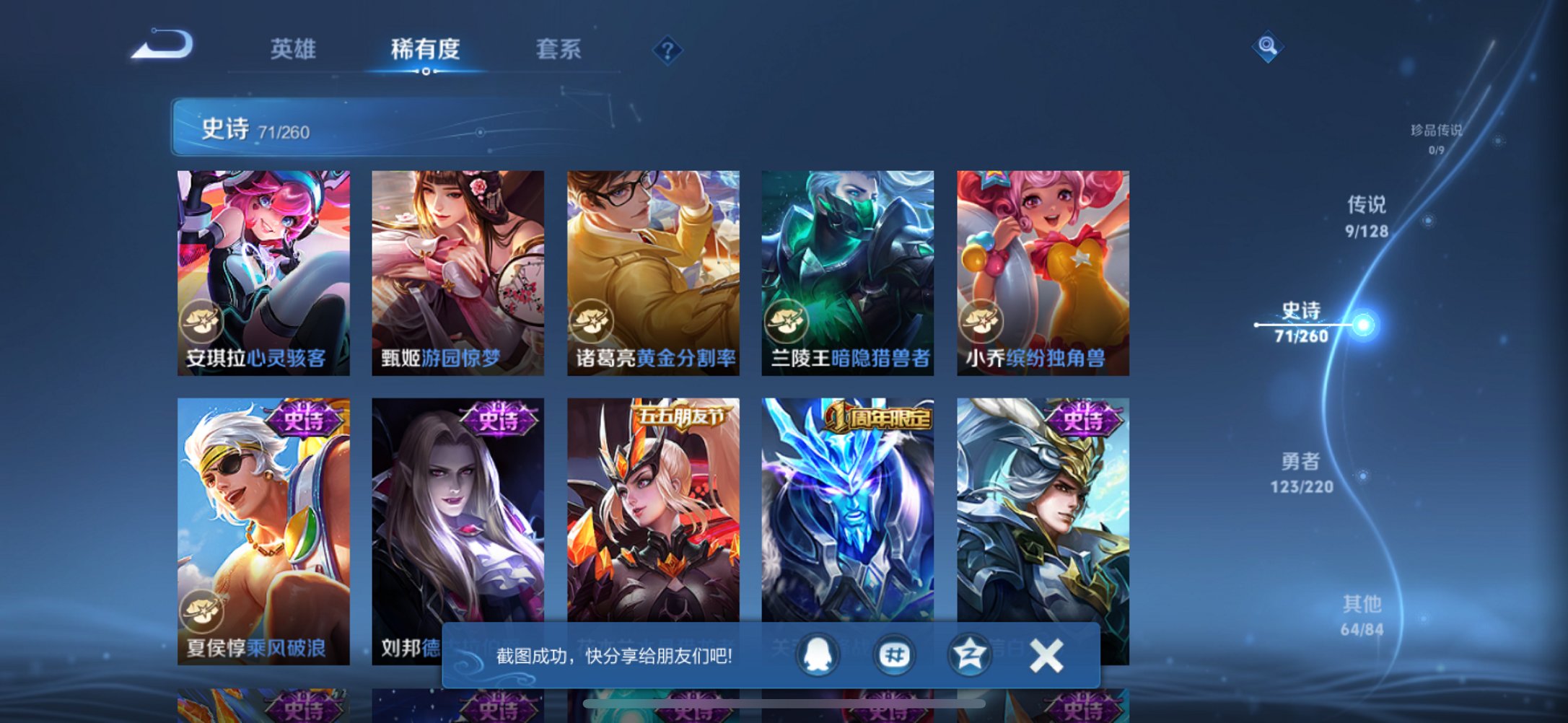Tap the question mark help icon

point(667,50)
